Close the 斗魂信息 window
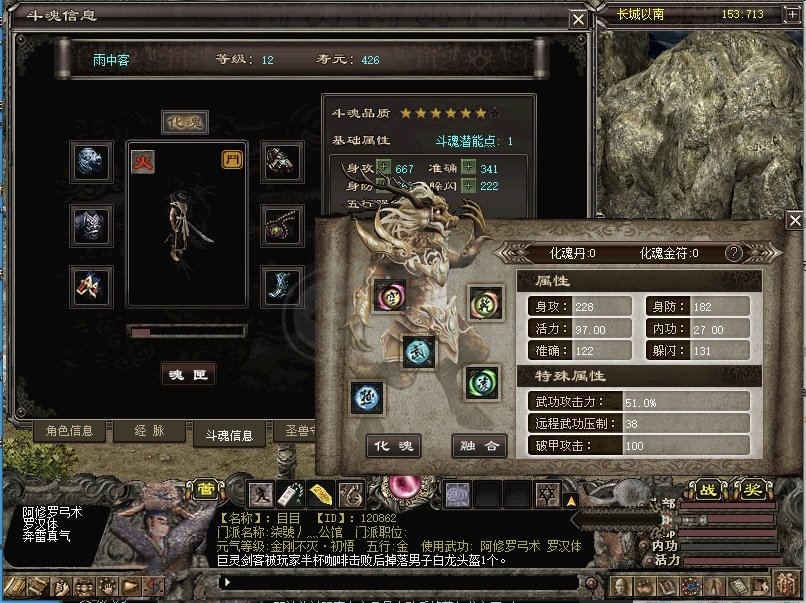 (x=578, y=19)
